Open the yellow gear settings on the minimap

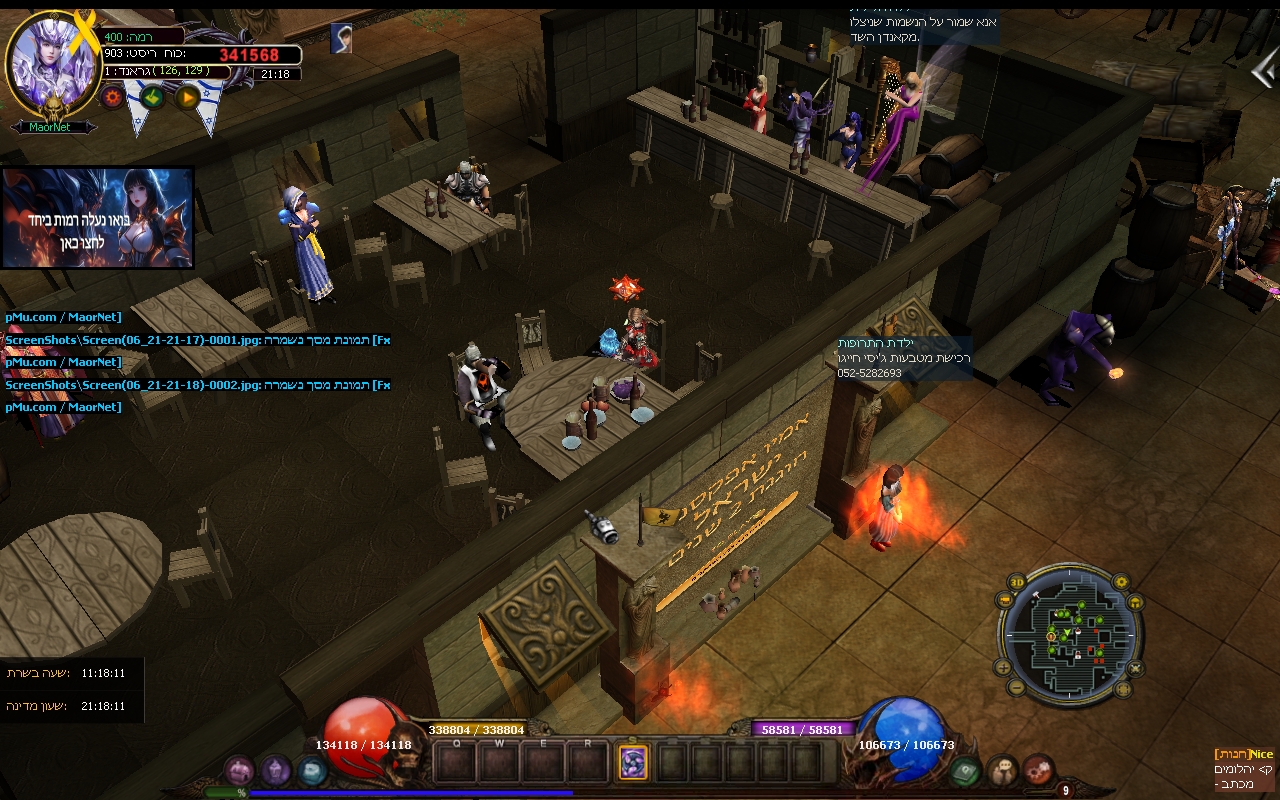(x=1120, y=582)
